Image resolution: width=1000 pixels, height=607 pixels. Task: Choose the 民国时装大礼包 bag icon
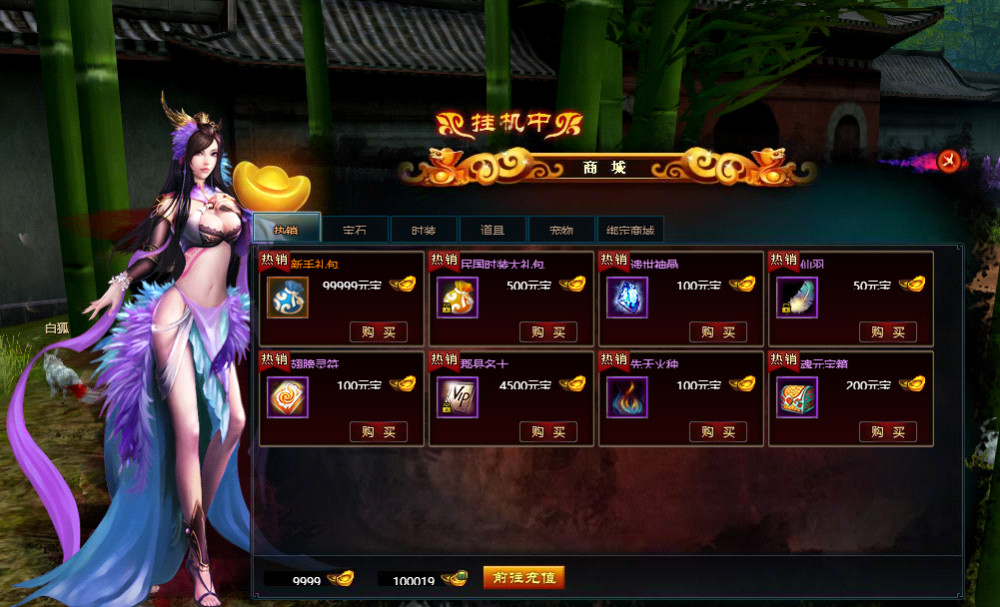point(457,298)
